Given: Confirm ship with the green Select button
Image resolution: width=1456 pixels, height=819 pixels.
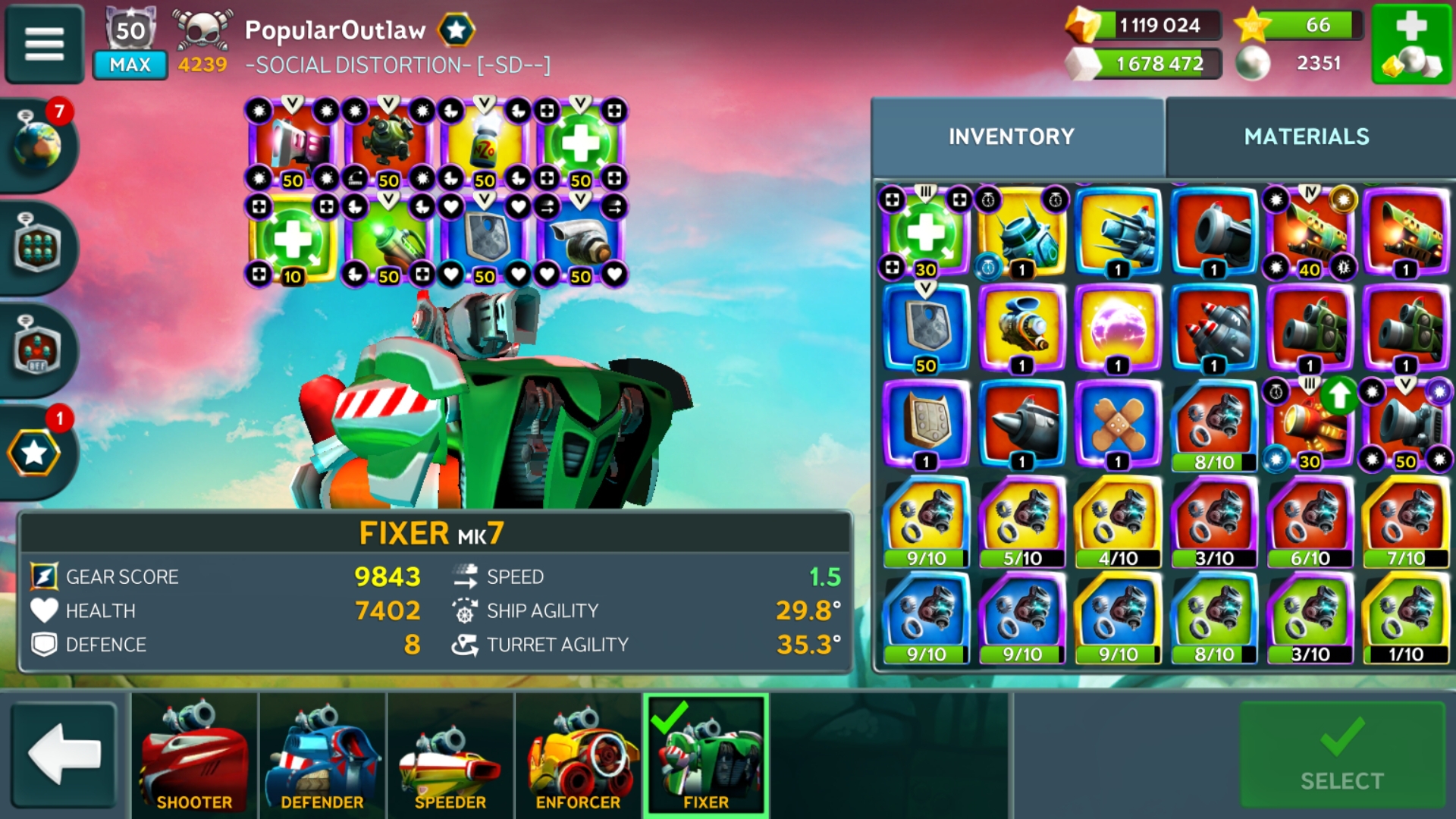Looking at the screenshot, I should 1341,755.
